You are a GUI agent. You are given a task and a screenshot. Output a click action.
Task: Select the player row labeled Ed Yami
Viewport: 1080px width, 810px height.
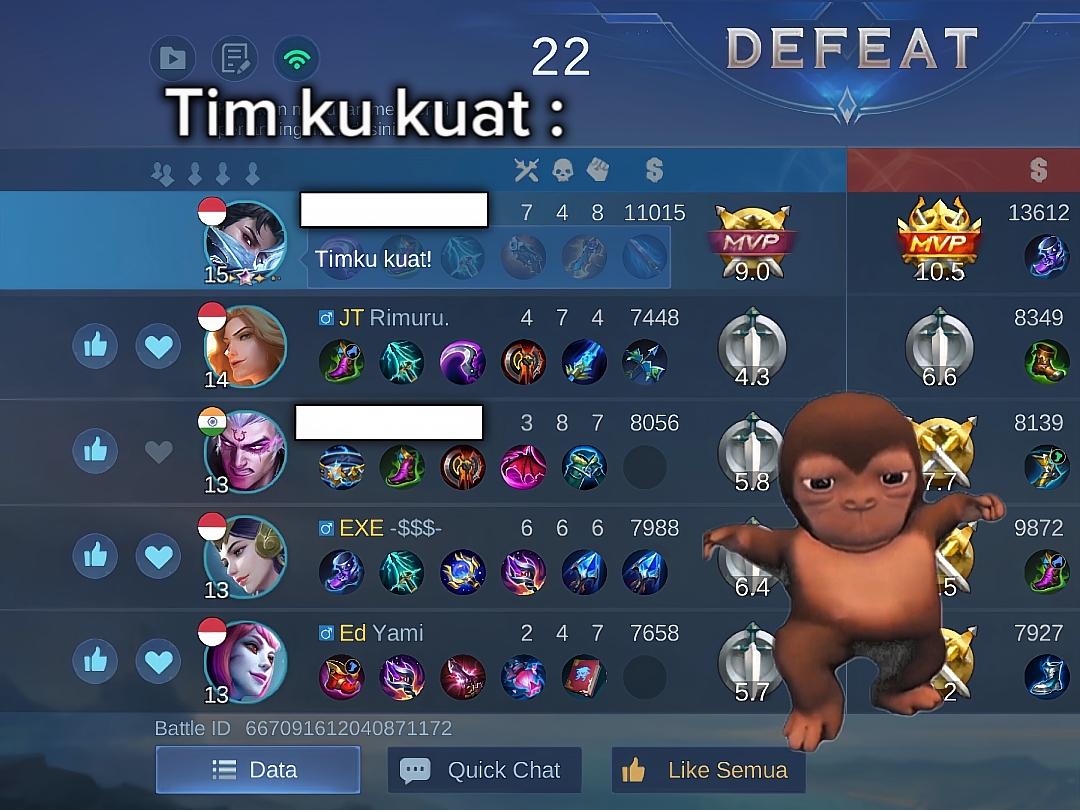tap(500, 634)
